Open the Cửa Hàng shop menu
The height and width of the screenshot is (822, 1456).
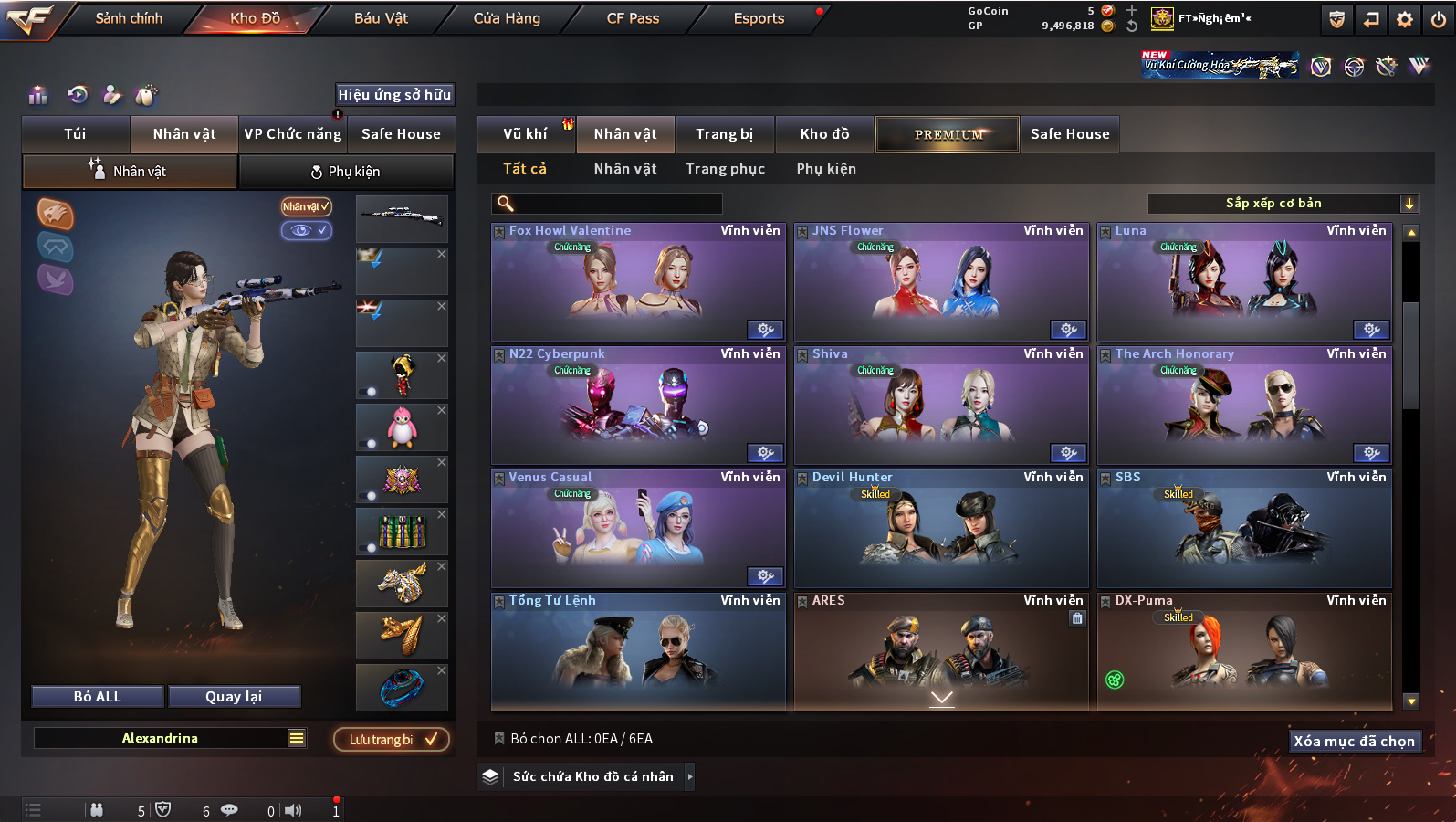pos(507,18)
